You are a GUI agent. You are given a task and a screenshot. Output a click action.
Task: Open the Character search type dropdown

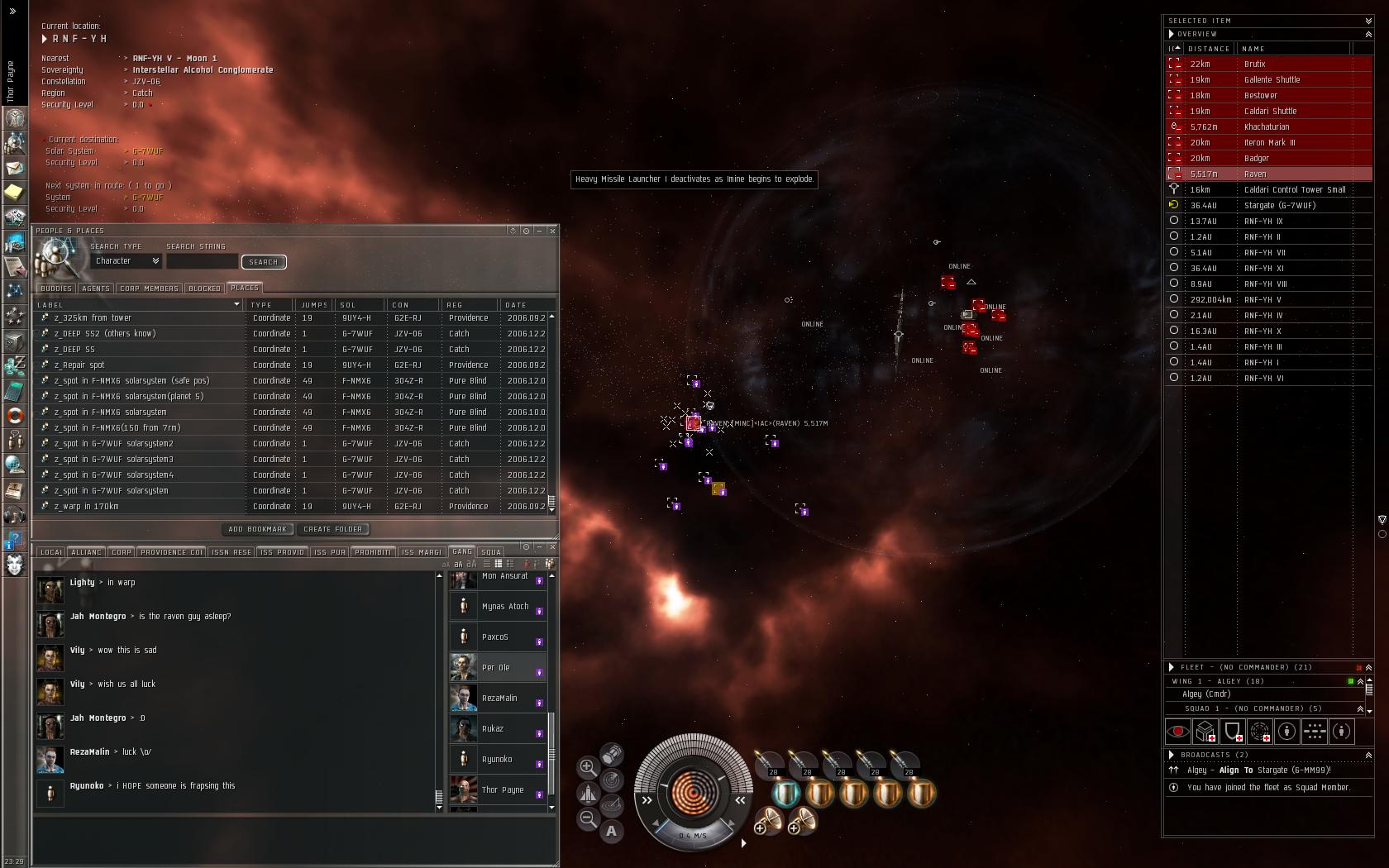(x=126, y=261)
